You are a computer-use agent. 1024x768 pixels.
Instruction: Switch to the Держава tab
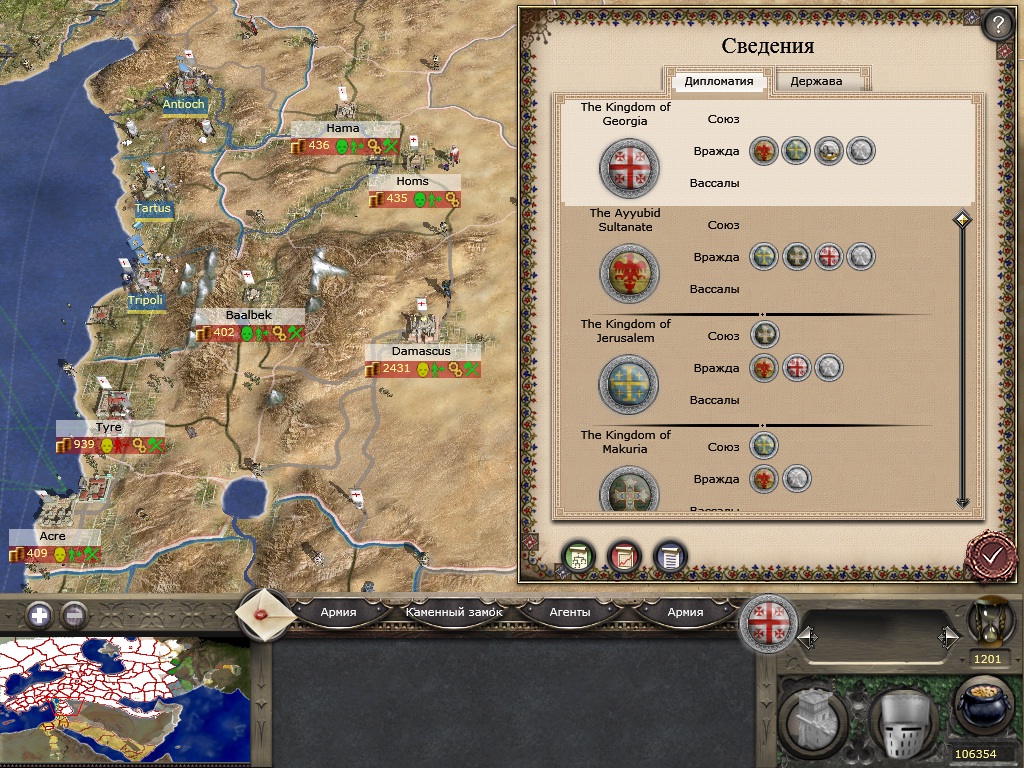[816, 81]
